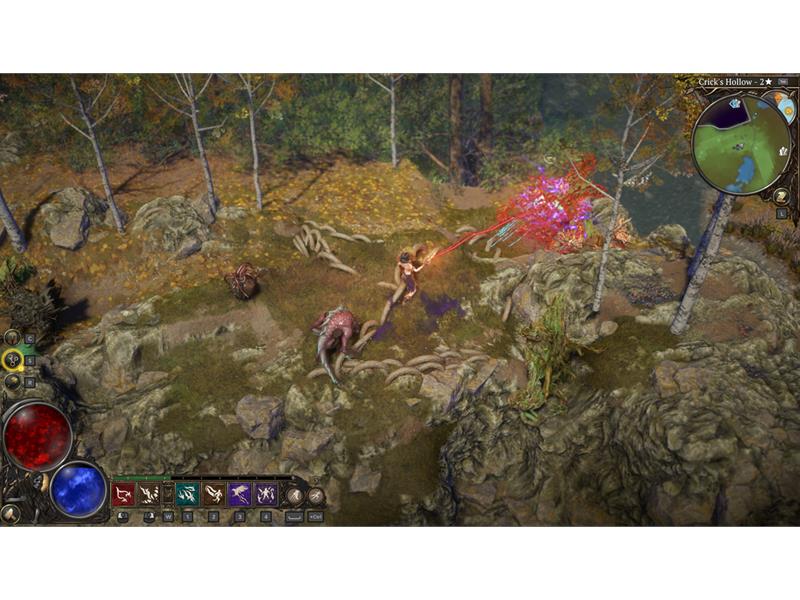Activate the teal skill icon
This screenshot has width=800, height=600.
coord(187,494)
